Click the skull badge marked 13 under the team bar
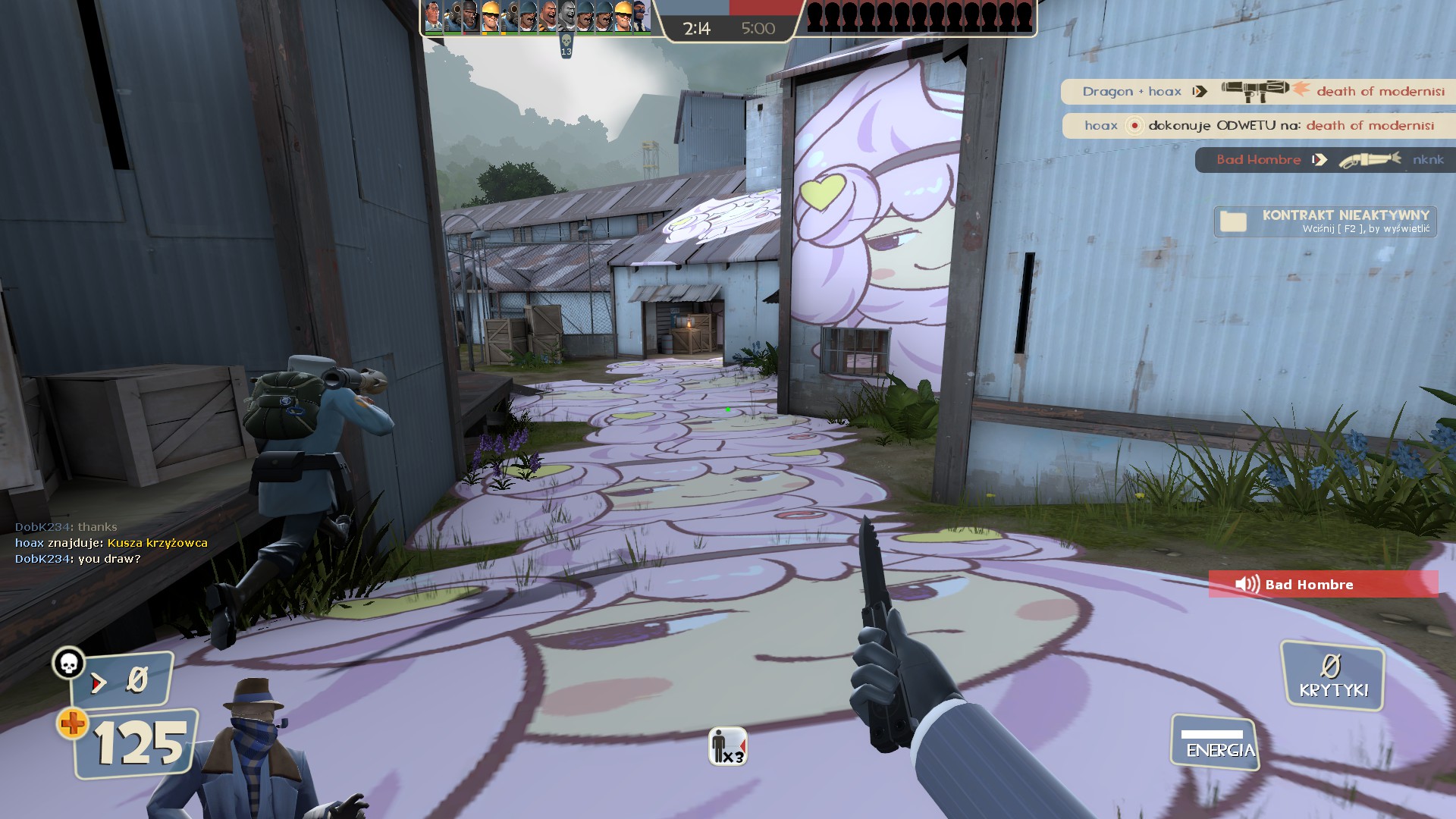The height and width of the screenshot is (819, 1456). coord(566,45)
